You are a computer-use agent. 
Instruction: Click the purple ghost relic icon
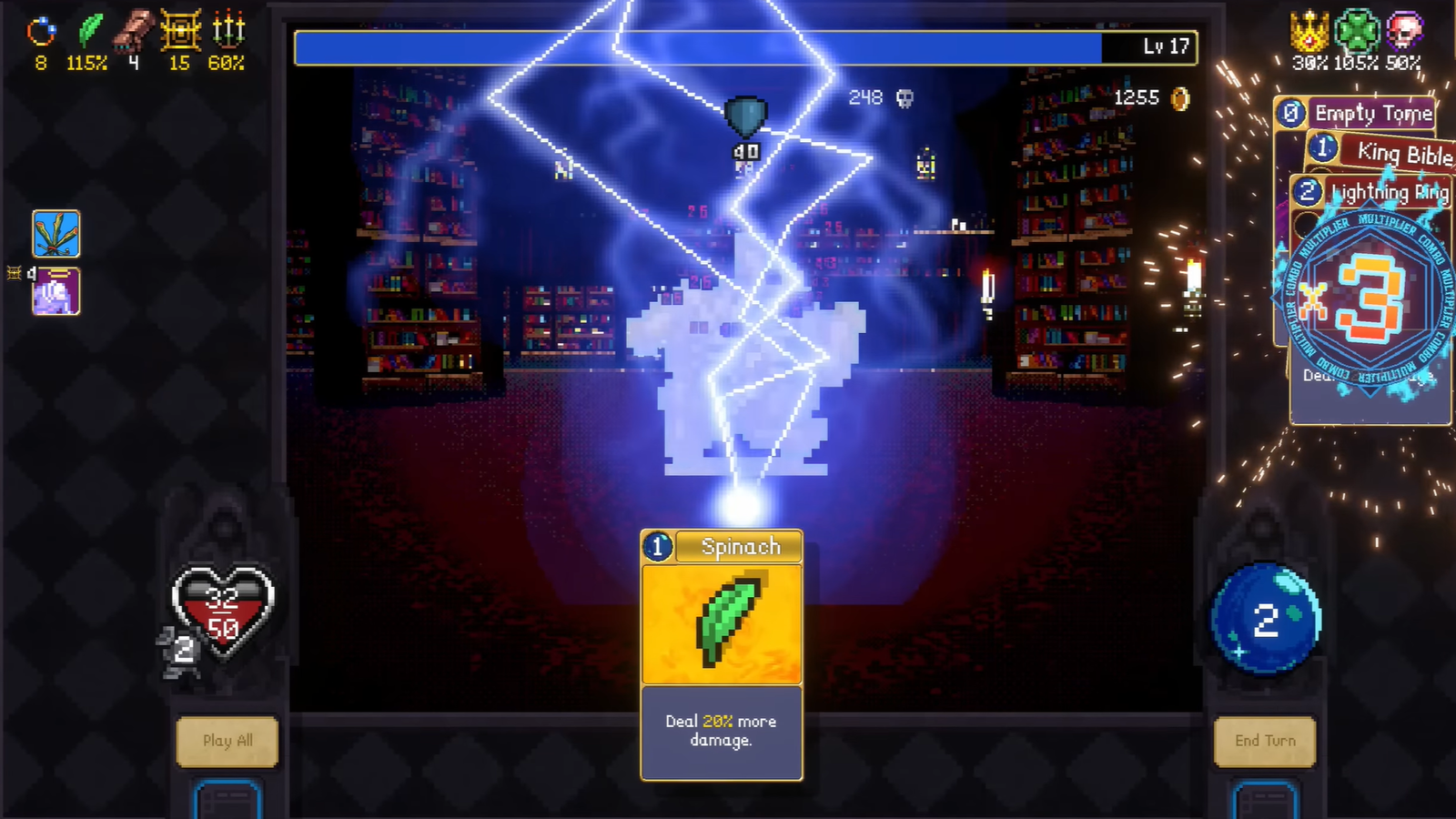56,292
